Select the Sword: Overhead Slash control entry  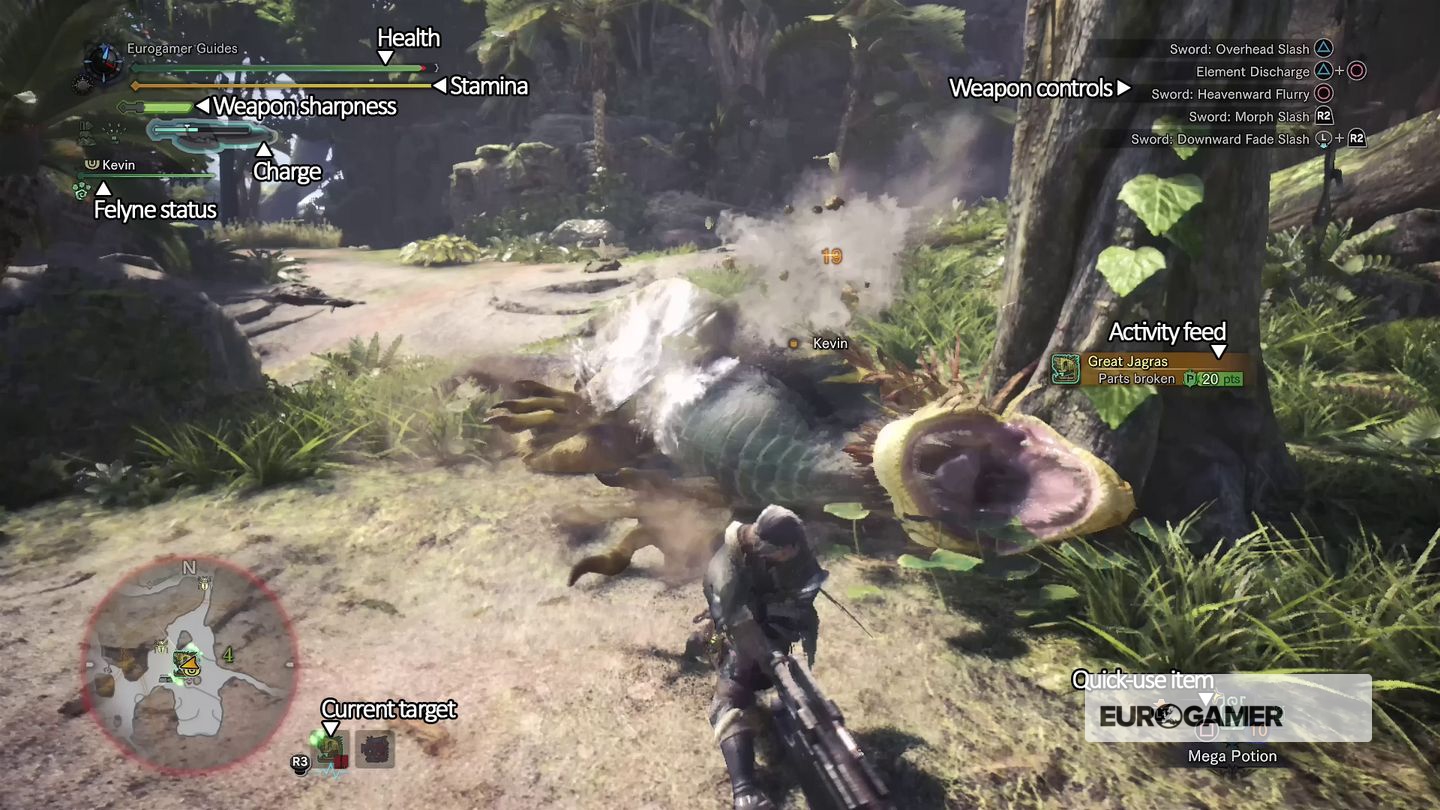[1239, 49]
